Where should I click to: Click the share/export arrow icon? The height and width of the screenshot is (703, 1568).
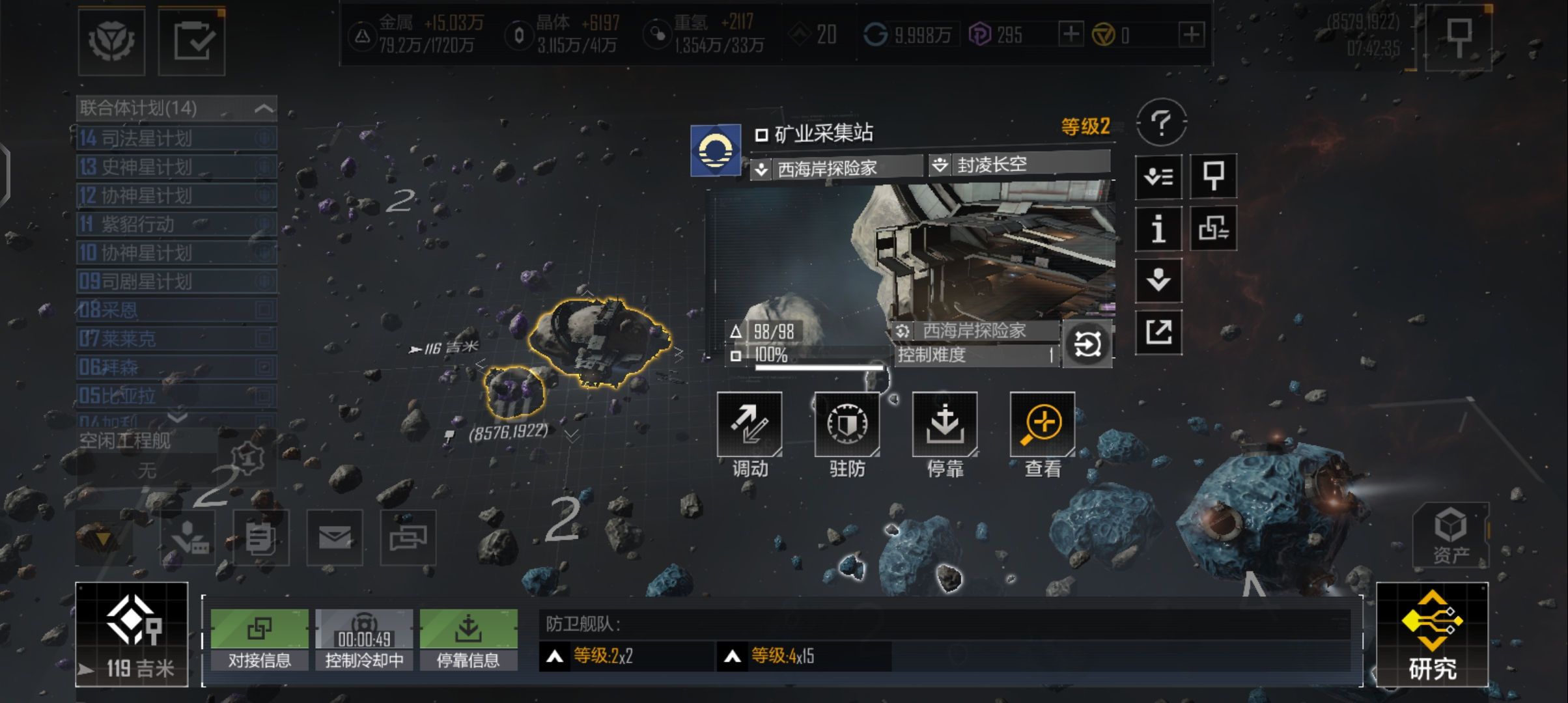(1158, 333)
